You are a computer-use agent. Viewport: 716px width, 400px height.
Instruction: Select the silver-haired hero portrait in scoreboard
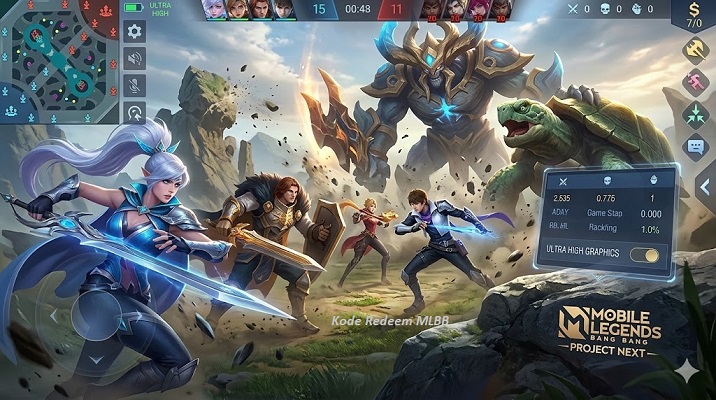click(214, 10)
